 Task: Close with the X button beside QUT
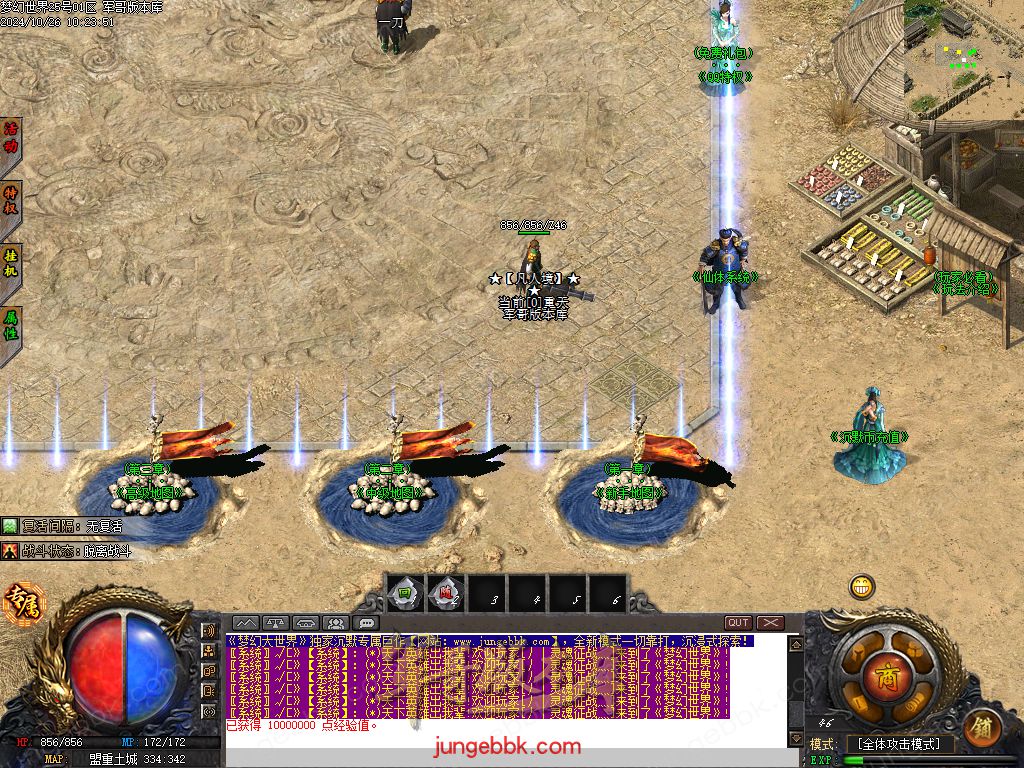click(x=769, y=623)
